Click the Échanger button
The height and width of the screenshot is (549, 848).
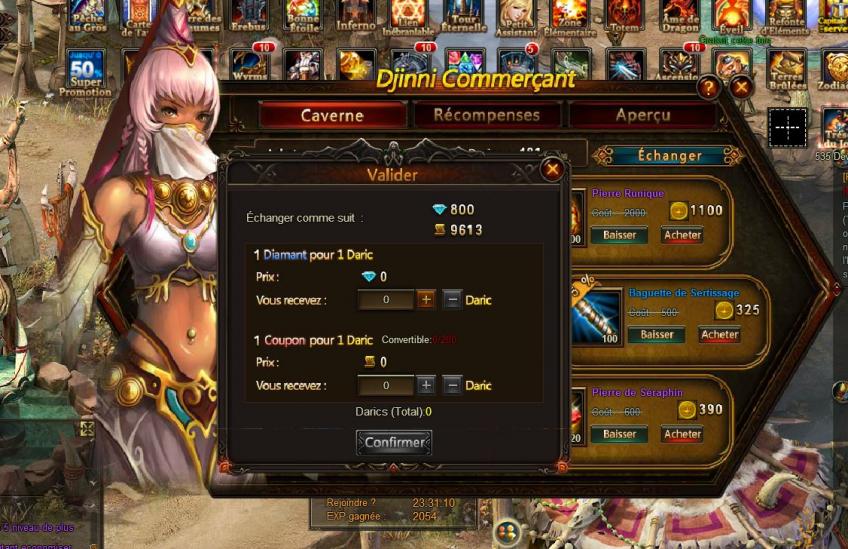(x=669, y=156)
